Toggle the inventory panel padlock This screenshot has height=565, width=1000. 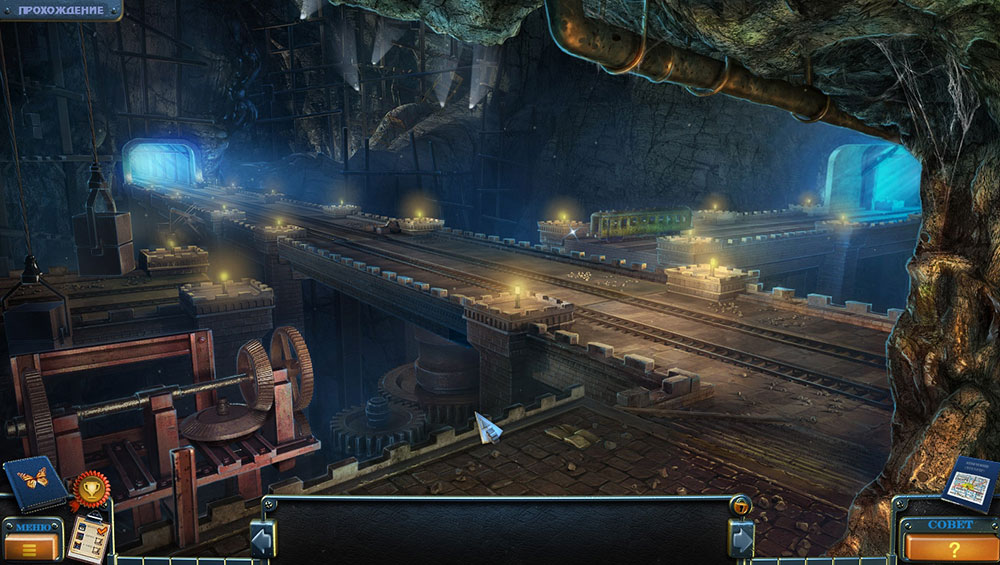[738, 505]
